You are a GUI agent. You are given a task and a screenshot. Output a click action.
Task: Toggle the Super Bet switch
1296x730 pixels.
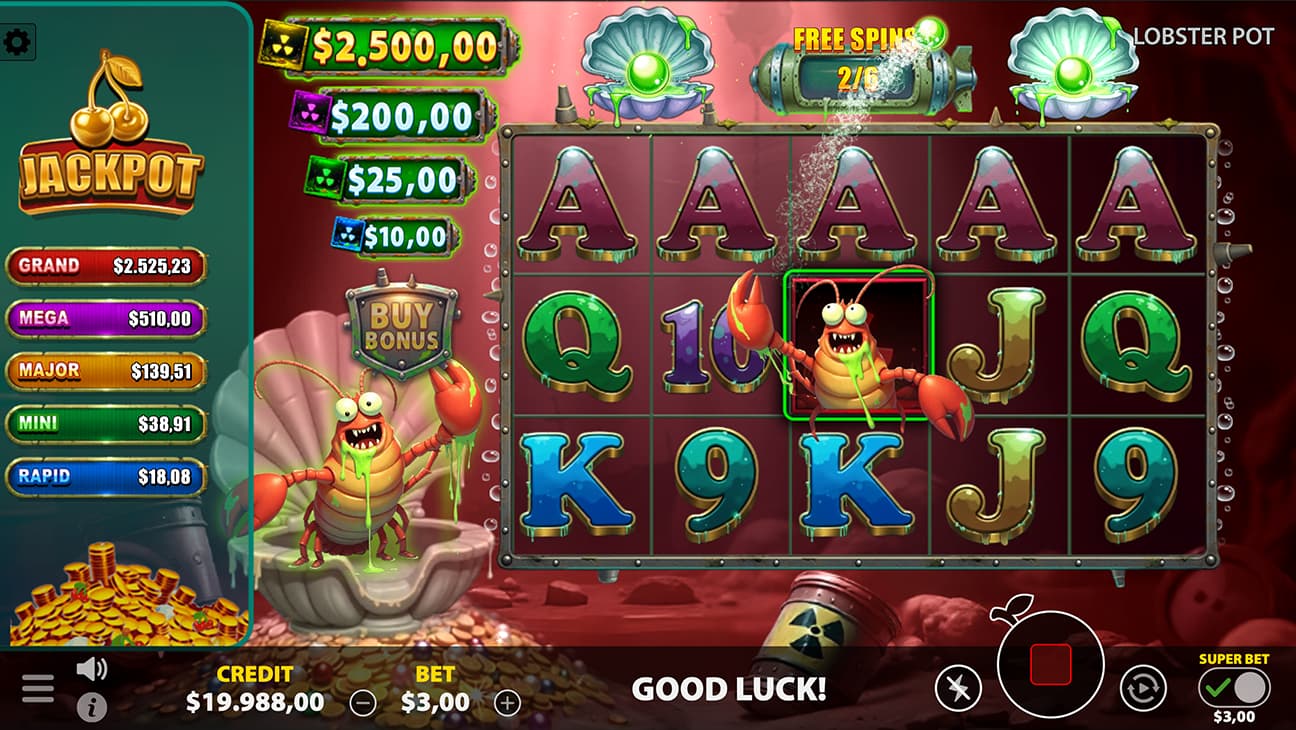(1234, 688)
